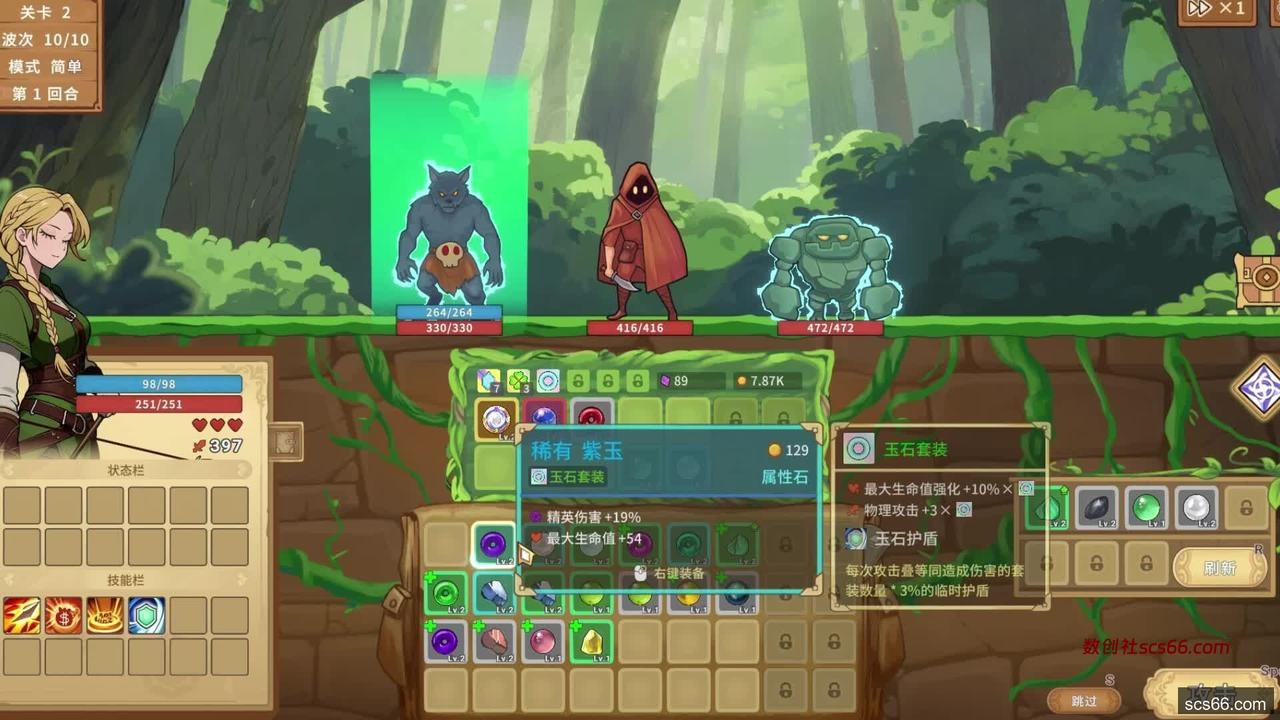This screenshot has height=720, width=1280.
Task: Buy the white pearl from shop
Action: [x=1195, y=508]
